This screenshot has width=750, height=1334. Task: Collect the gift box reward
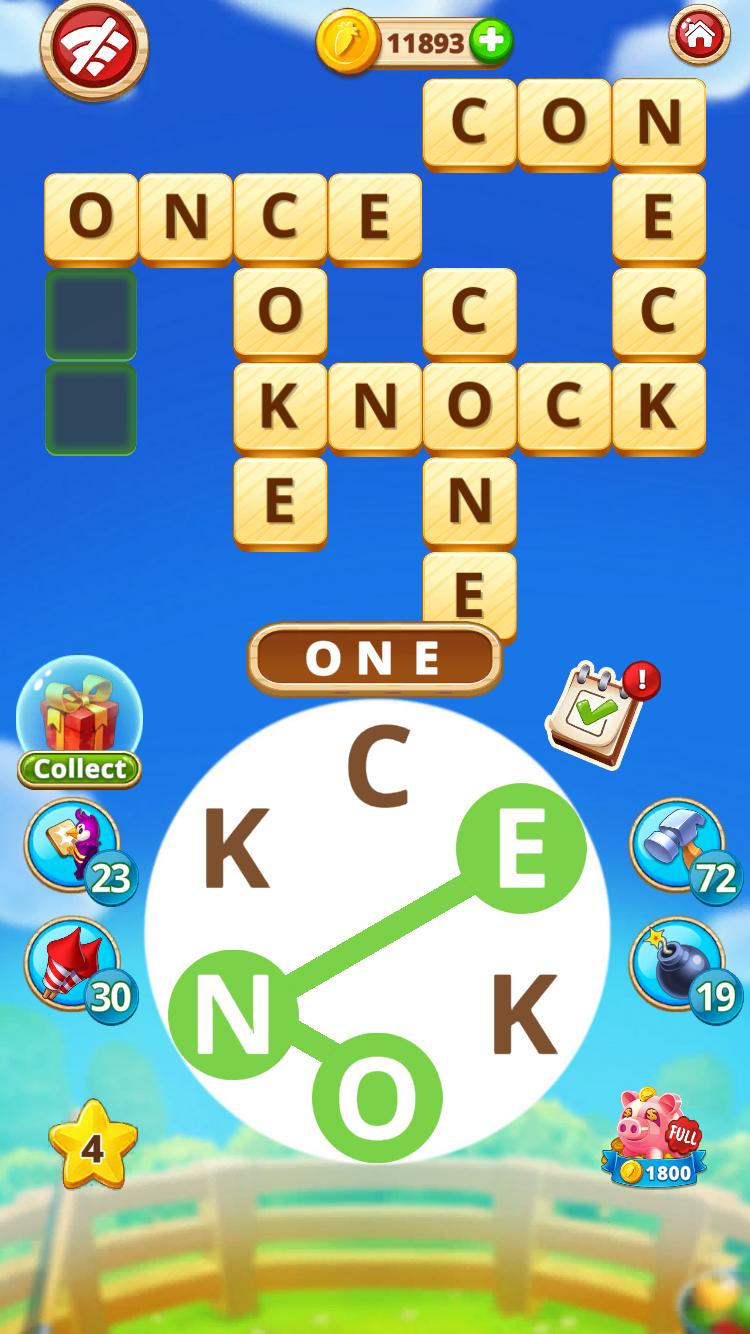[x=79, y=722]
